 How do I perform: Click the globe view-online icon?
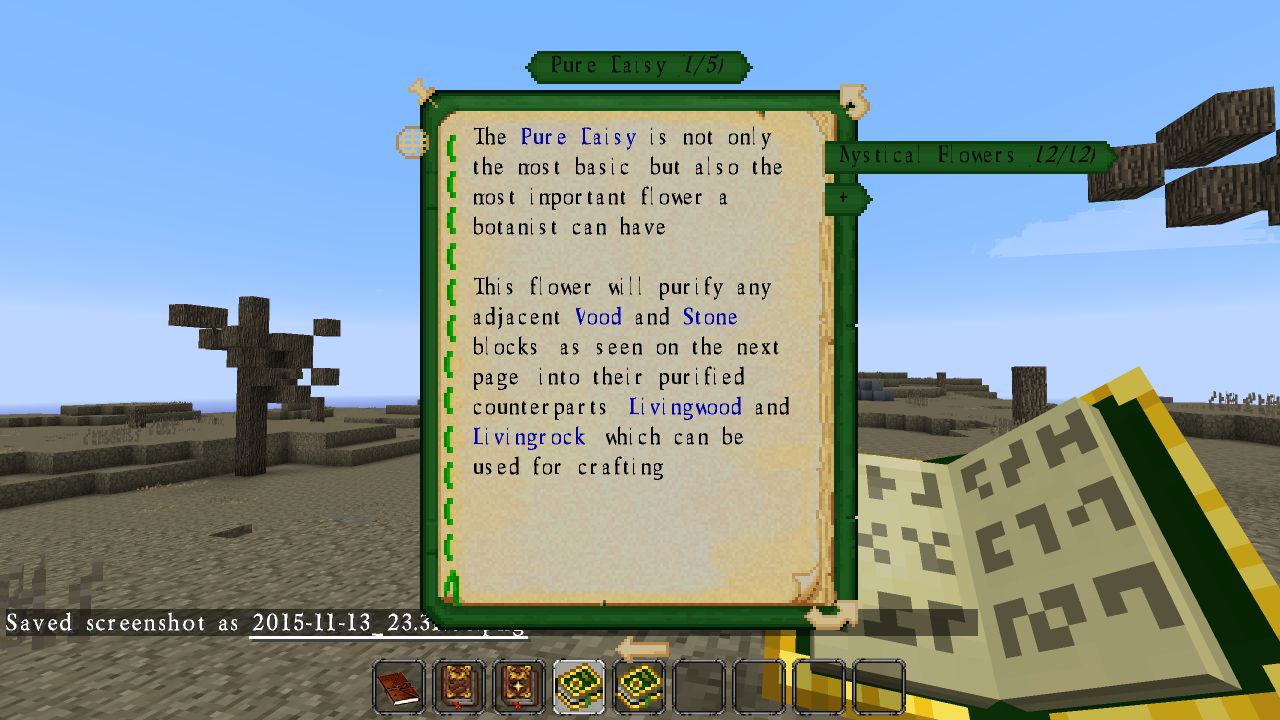(412, 142)
